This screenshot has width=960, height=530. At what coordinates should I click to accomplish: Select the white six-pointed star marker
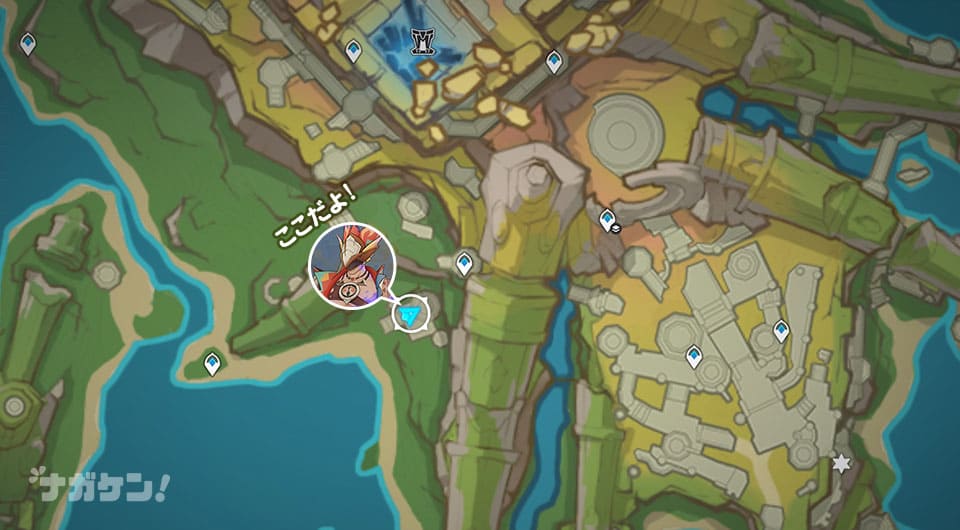coord(842,463)
